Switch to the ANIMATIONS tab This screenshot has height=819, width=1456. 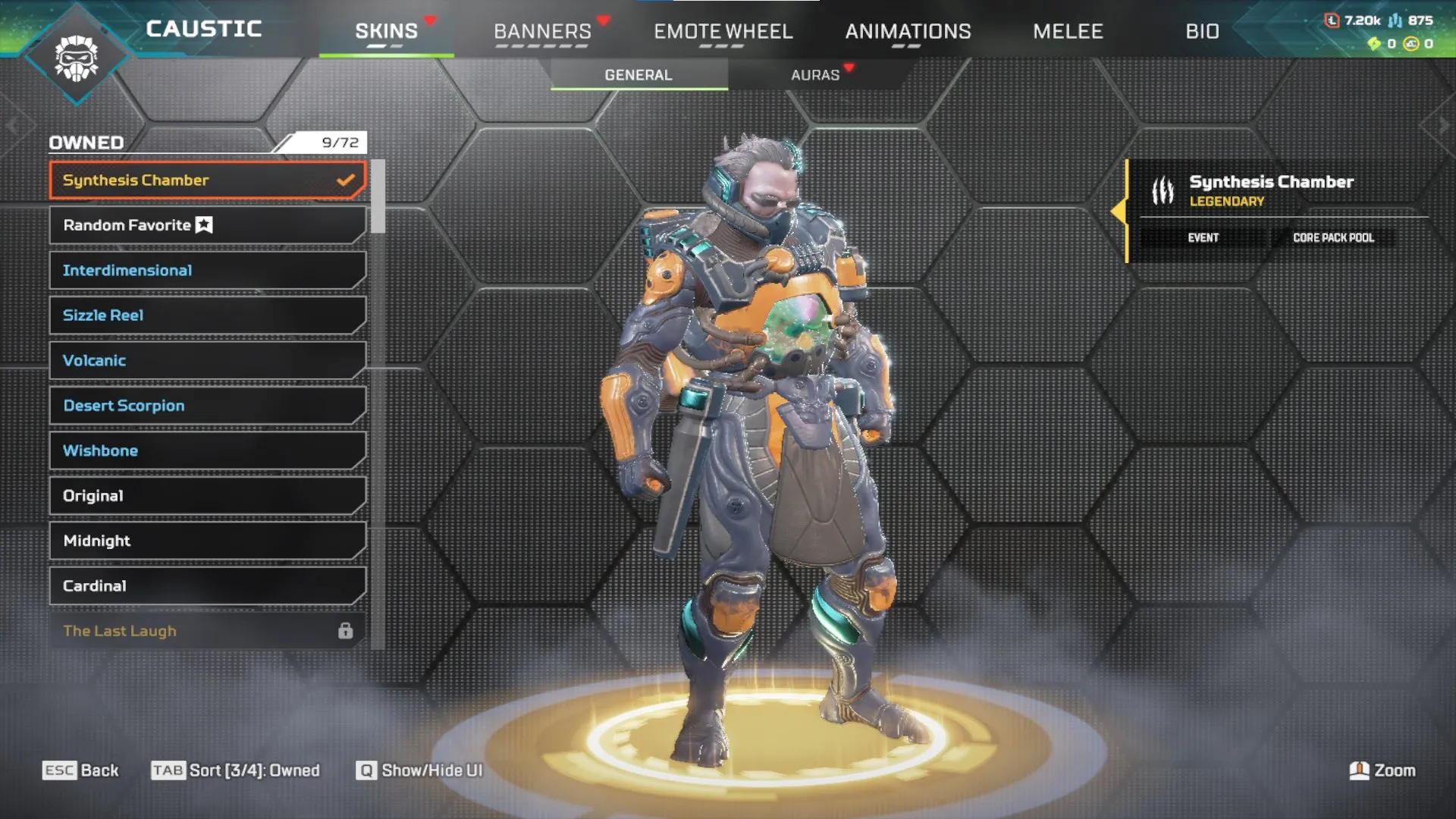[x=908, y=32]
